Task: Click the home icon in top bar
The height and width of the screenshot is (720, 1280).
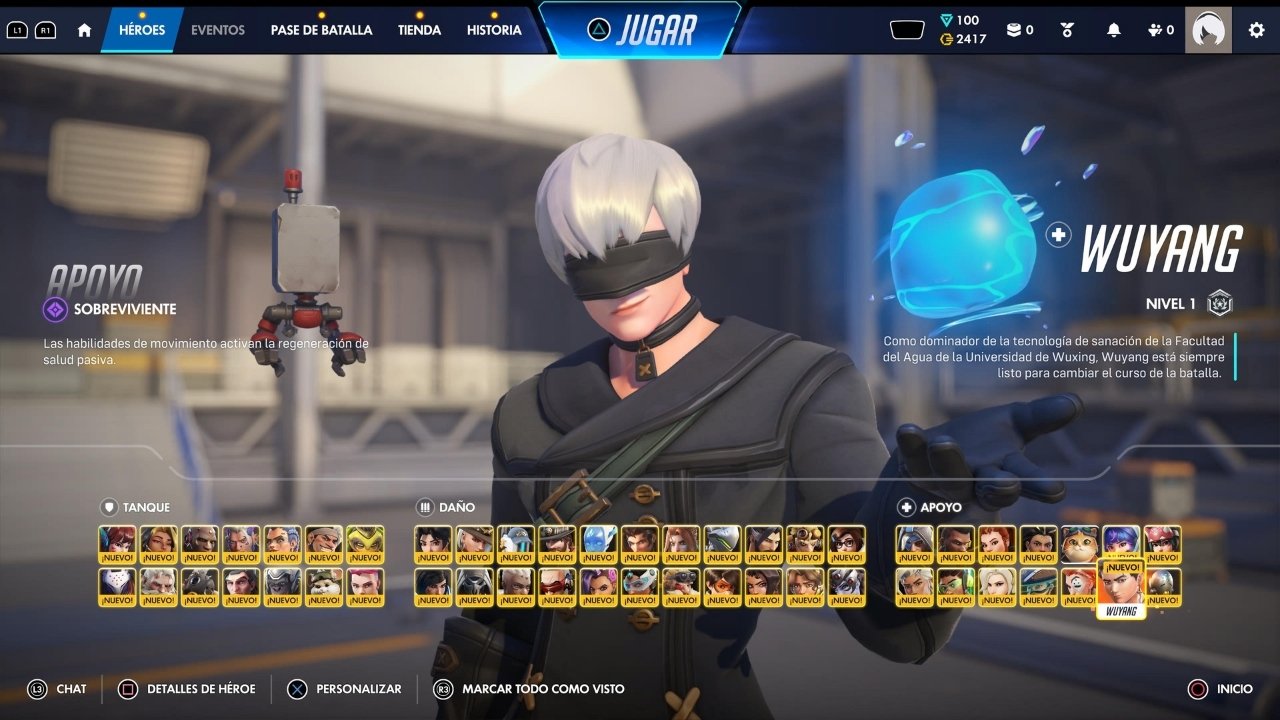Action: point(84,30)
